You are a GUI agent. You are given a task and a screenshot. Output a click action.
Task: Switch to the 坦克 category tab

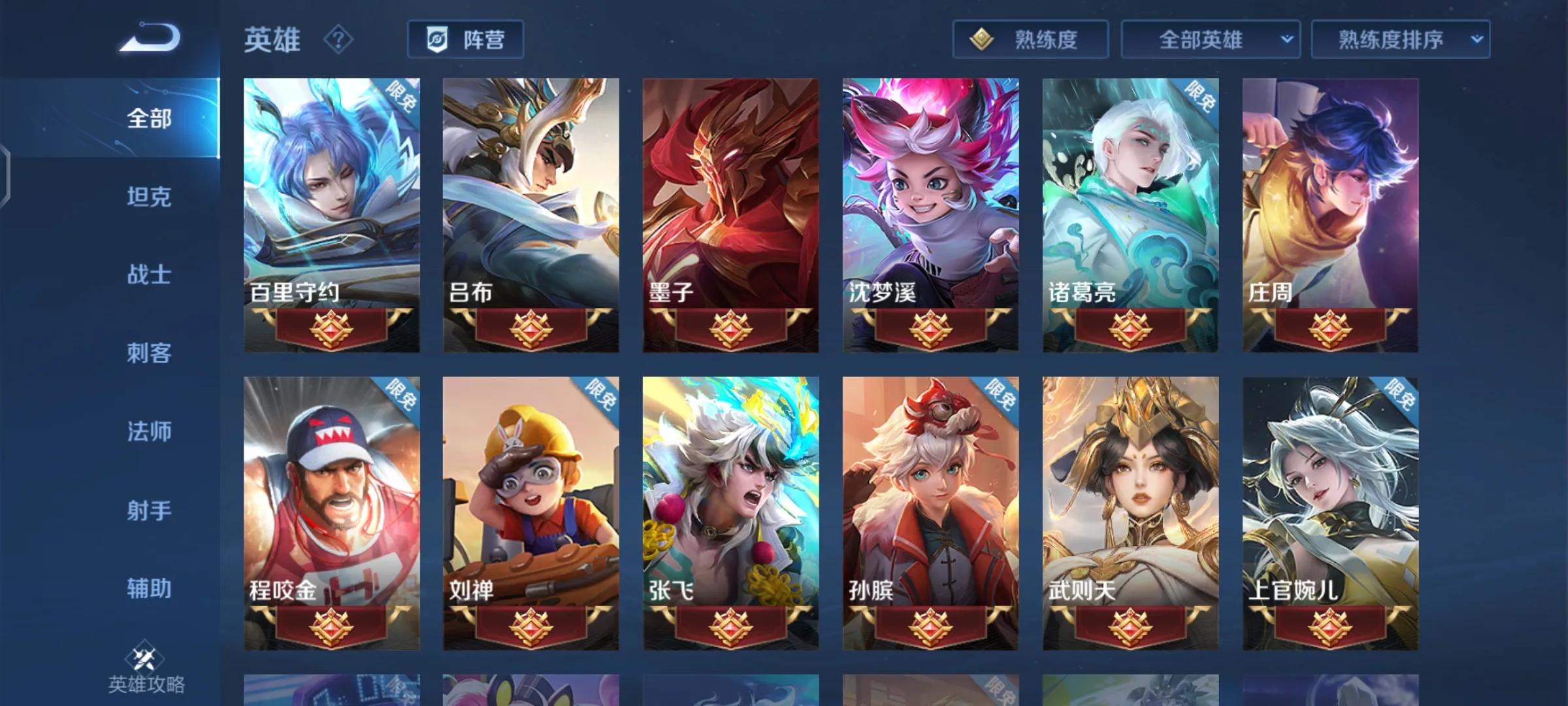tap(149, 196)
